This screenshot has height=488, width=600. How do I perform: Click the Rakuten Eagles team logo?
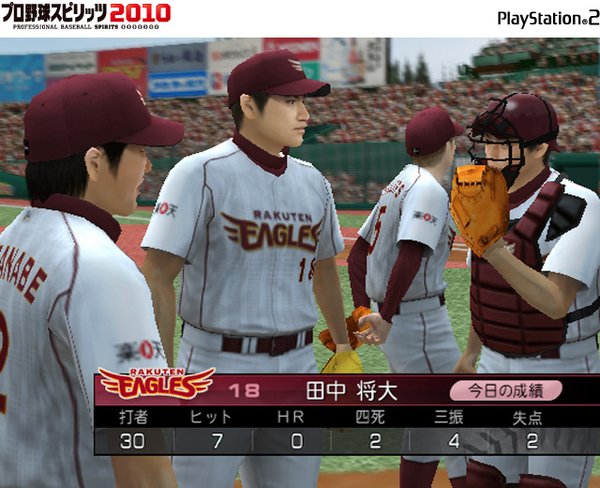click(155, 382)
